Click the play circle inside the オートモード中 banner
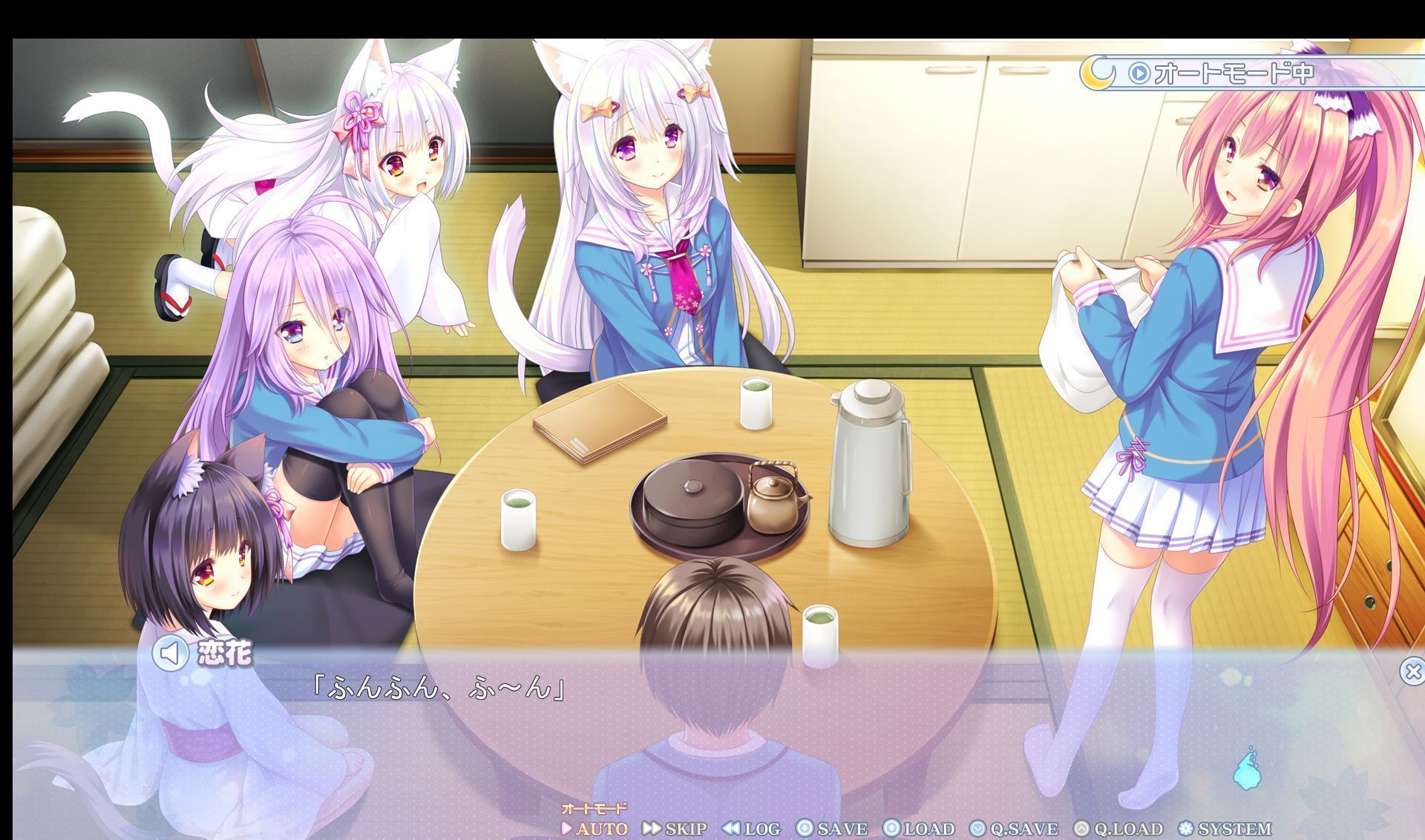 (1139, 73)
